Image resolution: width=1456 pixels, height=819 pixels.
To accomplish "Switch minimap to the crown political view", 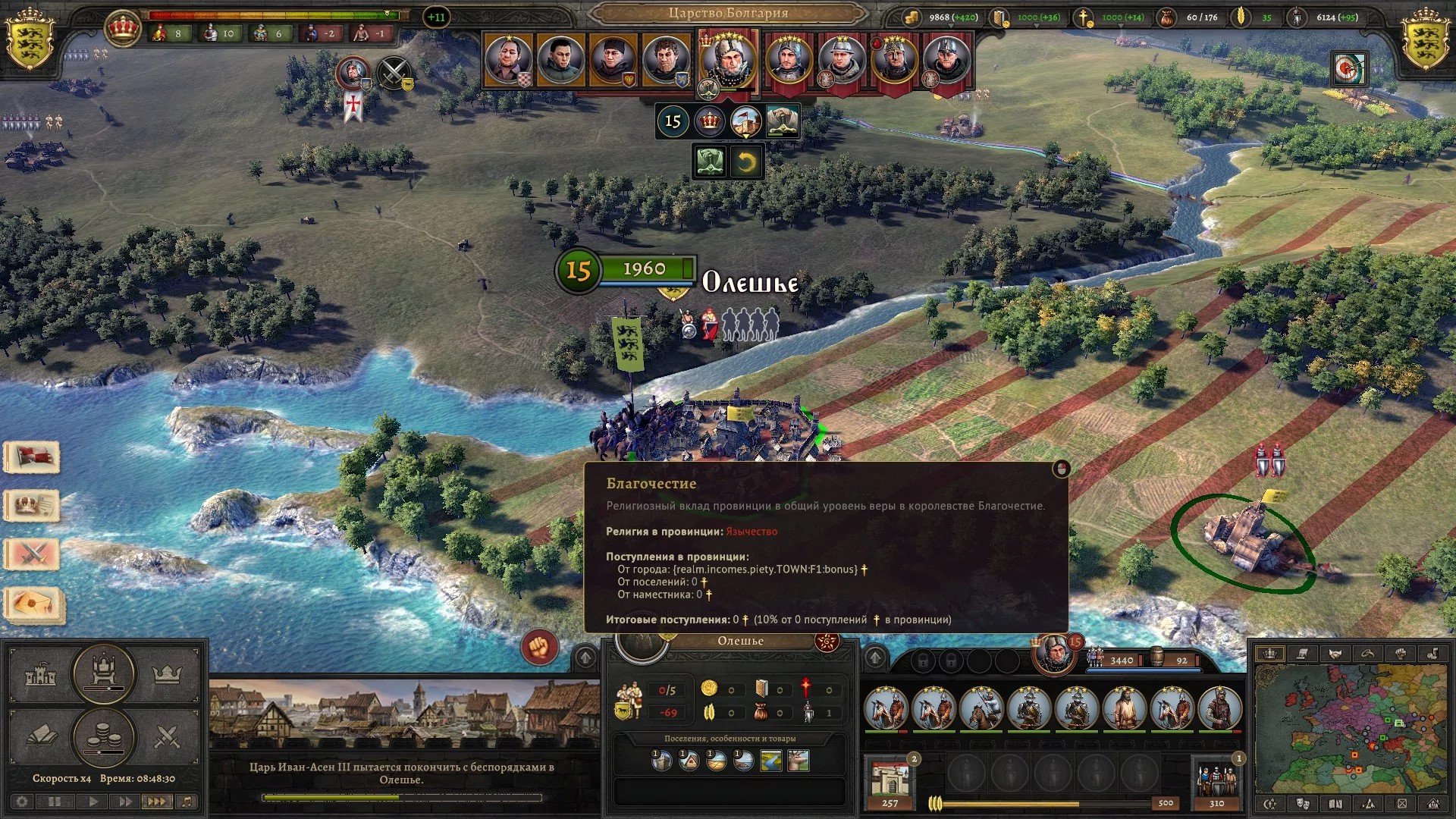I will [1270, 653].
